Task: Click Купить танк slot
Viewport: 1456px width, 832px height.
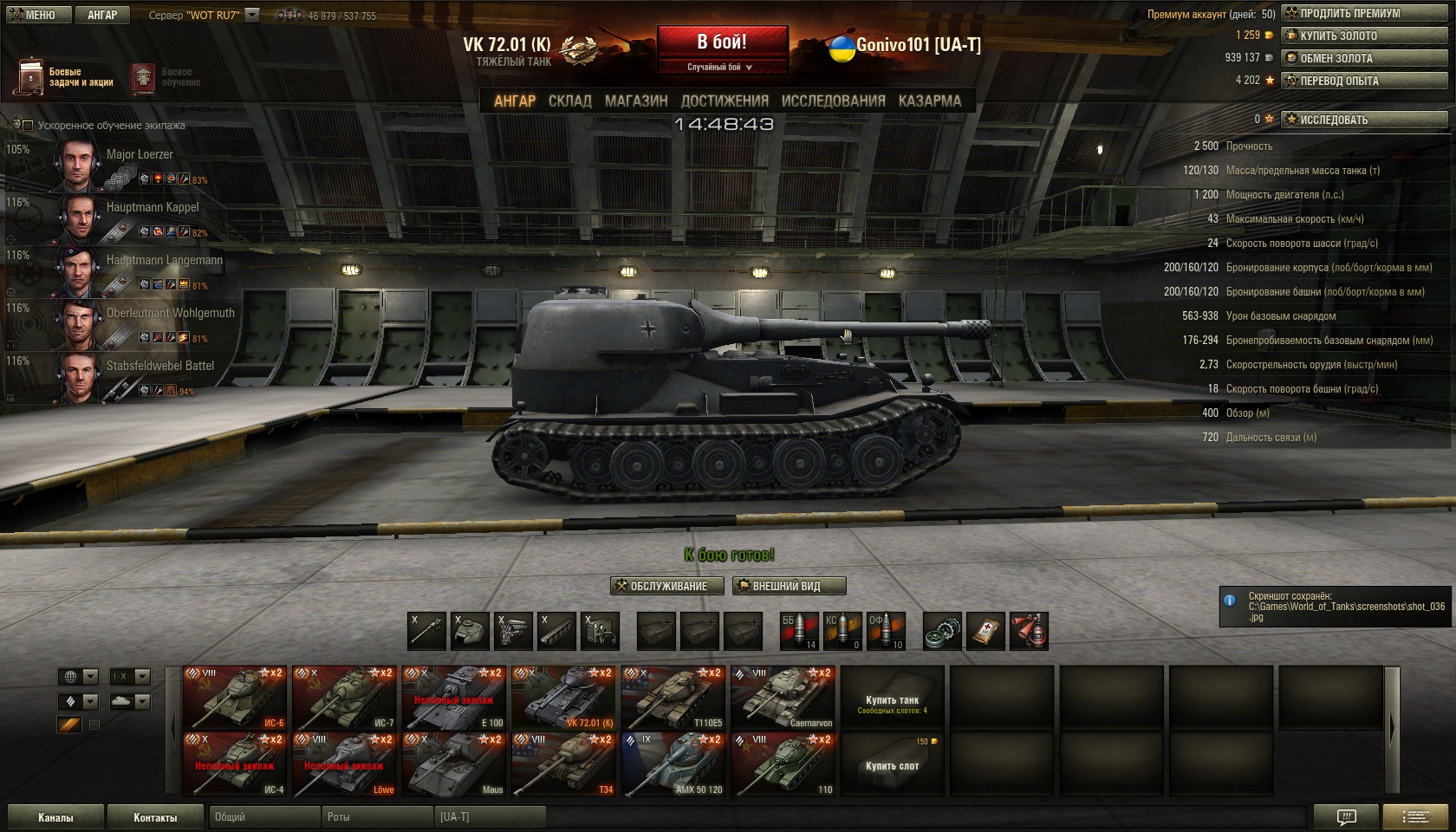Action: coord(892,699)
